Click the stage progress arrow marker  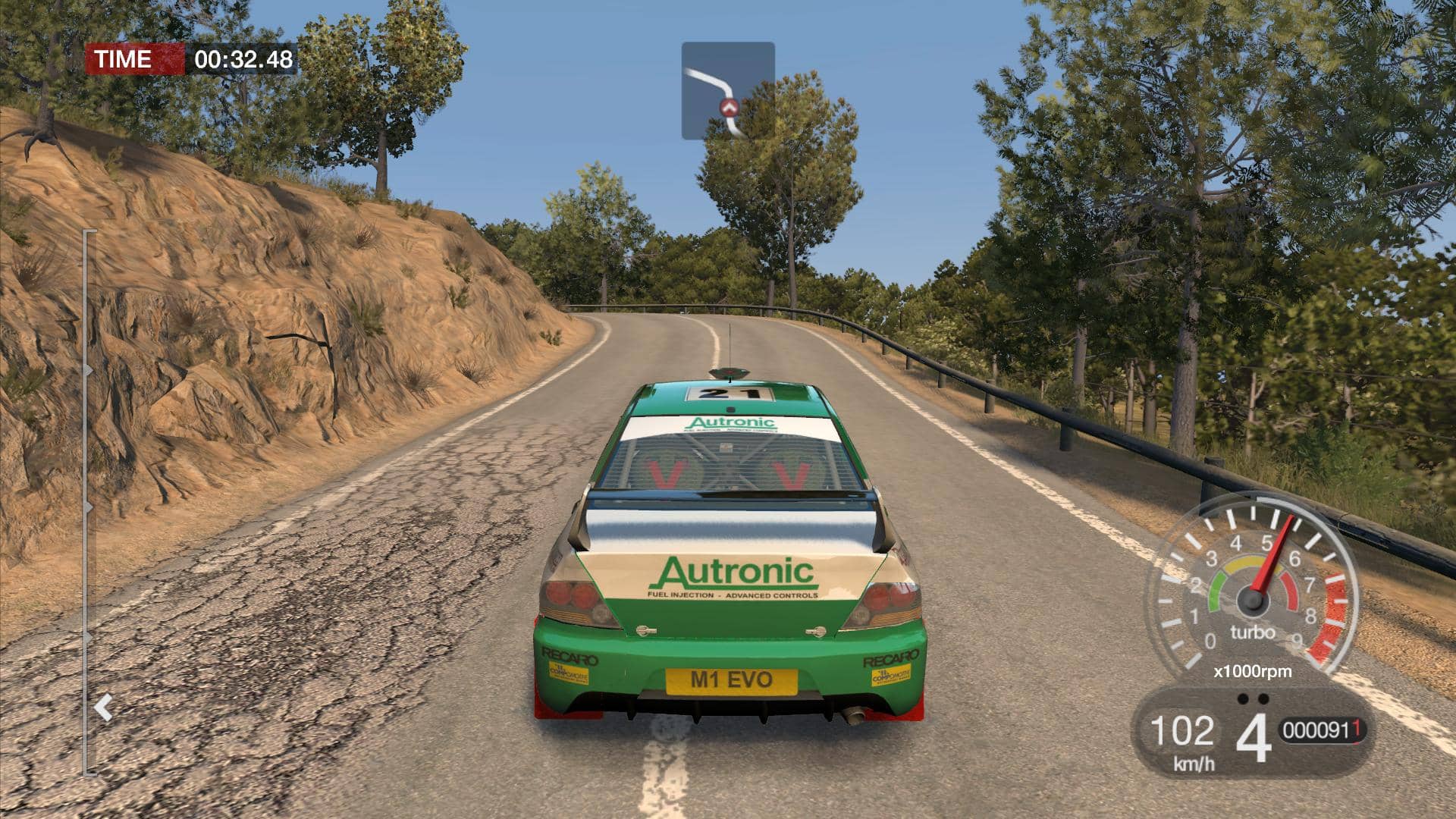click(x=103, y=708)
